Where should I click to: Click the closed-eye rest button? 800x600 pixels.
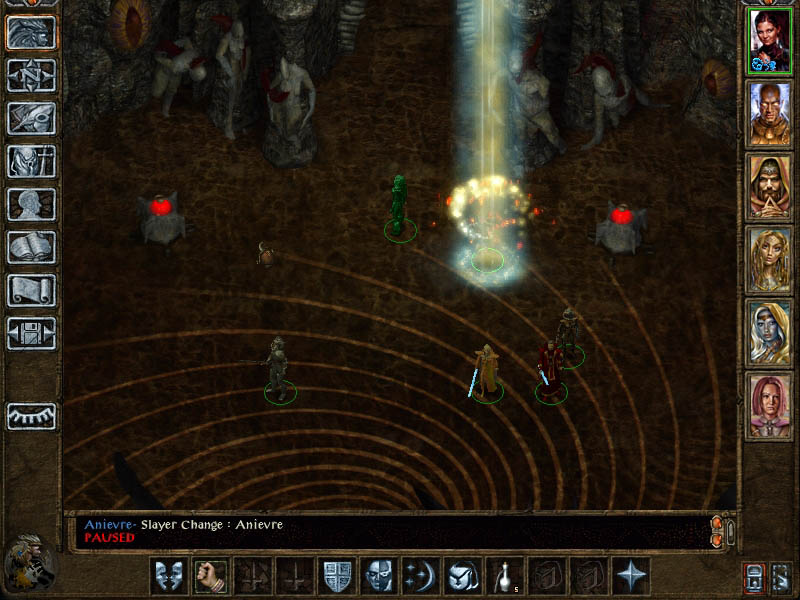(31, 416)
